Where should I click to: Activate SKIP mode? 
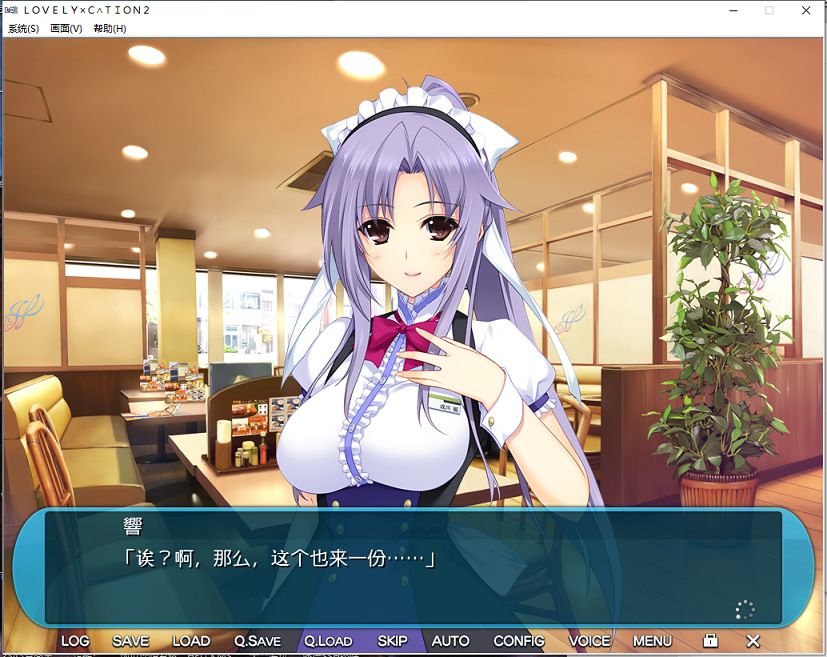coord(392,641)
